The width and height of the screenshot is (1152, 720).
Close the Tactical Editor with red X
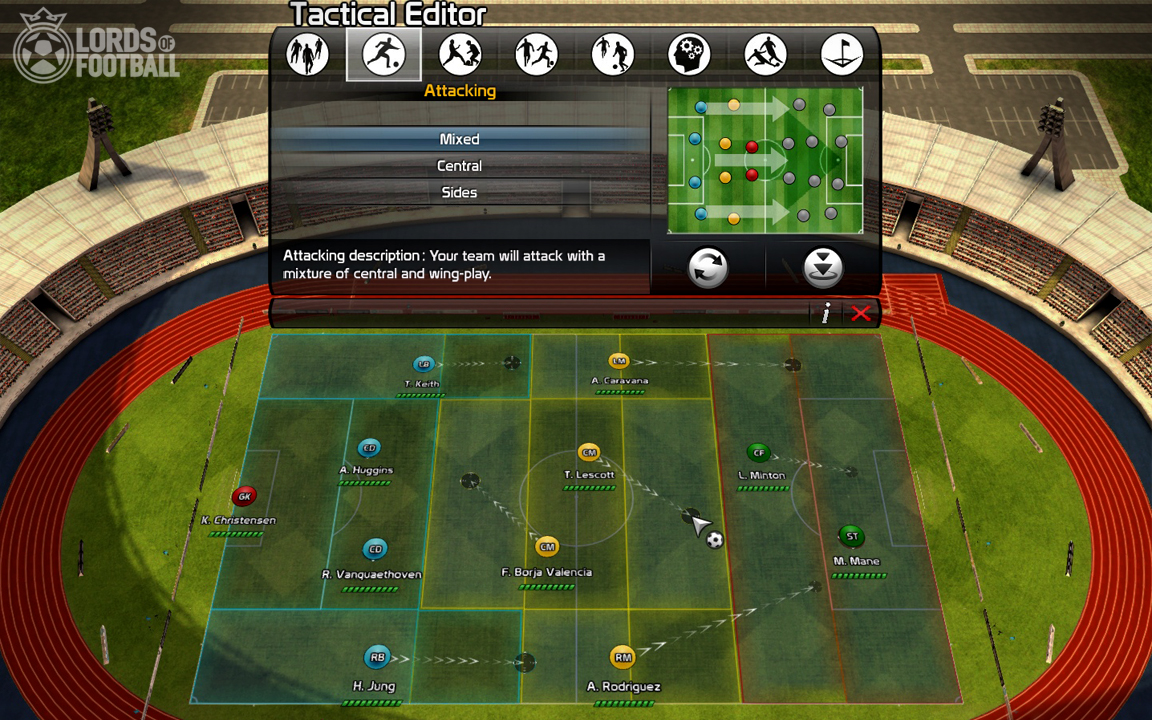coord(860,314)
